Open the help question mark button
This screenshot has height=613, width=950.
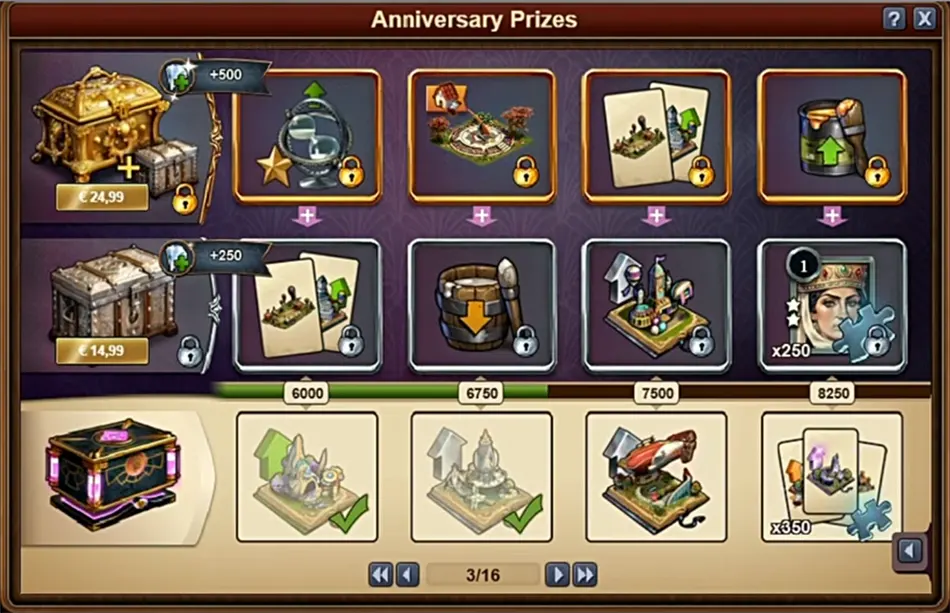click(x=894, y=19)
